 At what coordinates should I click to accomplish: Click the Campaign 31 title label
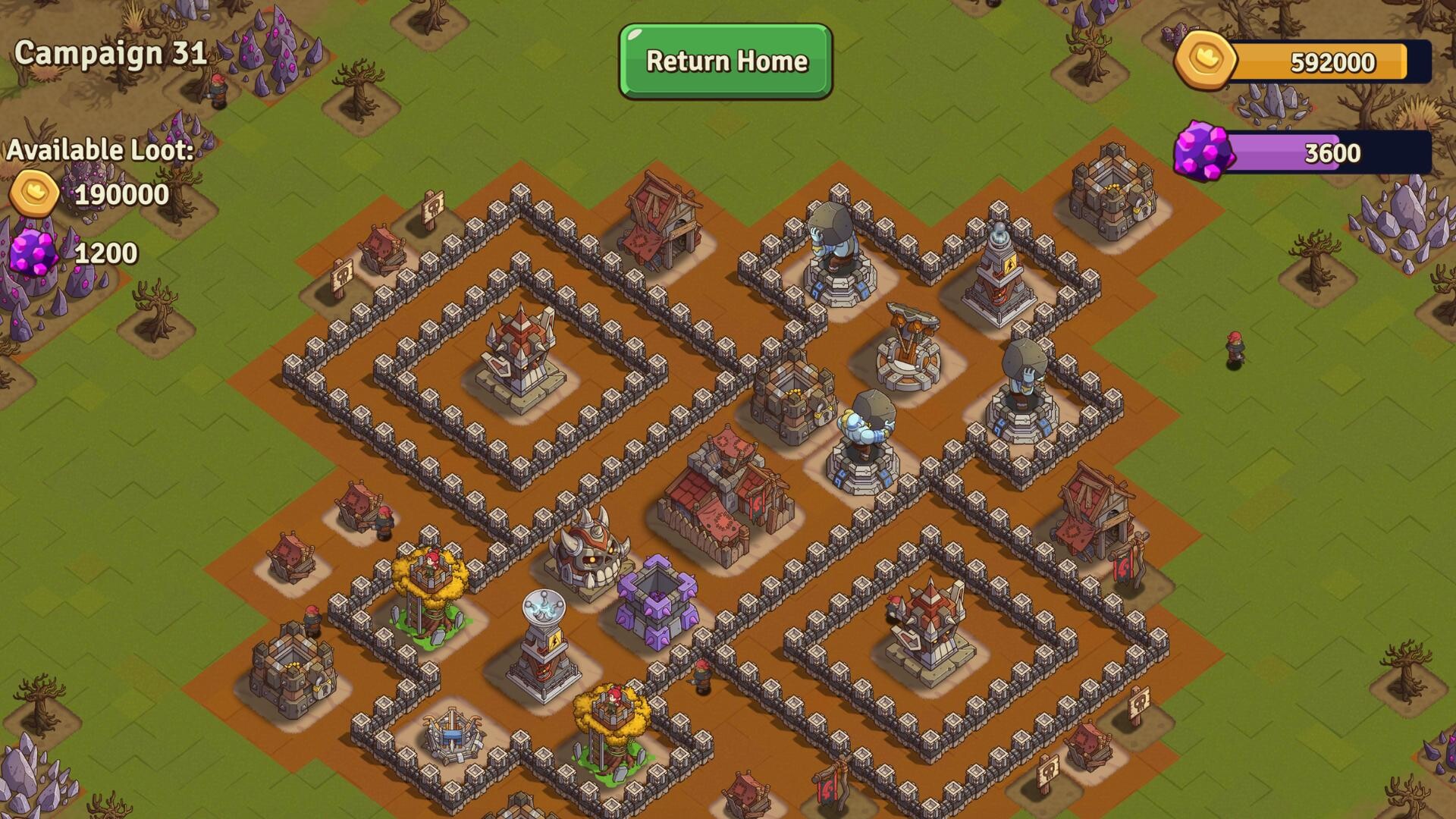click(111, 53)
